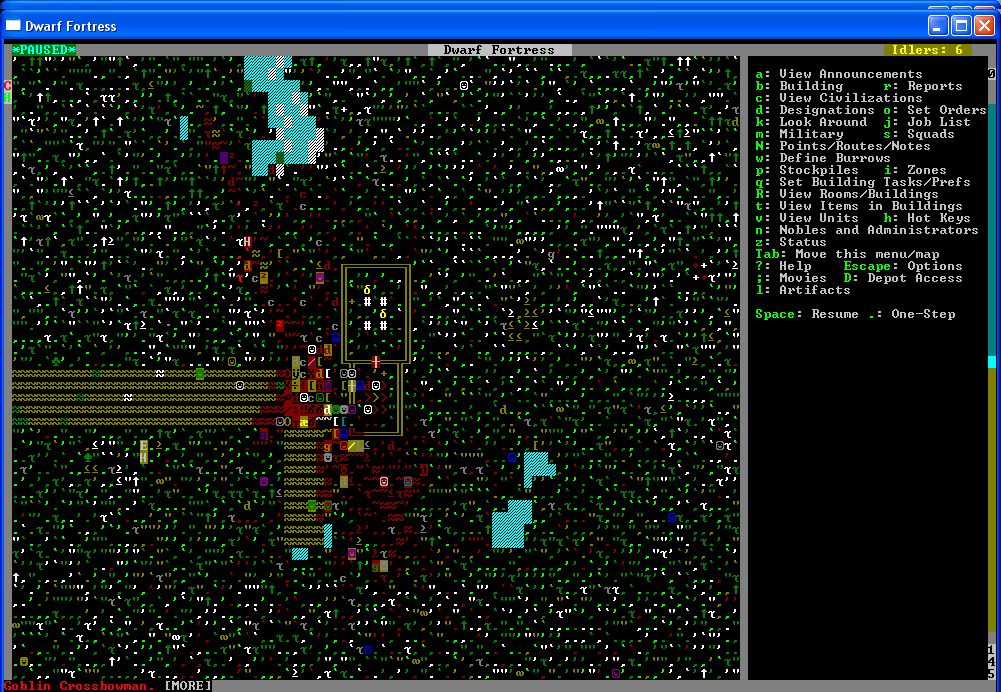Viewport: 1001px width, 692px height.
Task: Choose View Civilizations
Action: (x=836, y=98)
